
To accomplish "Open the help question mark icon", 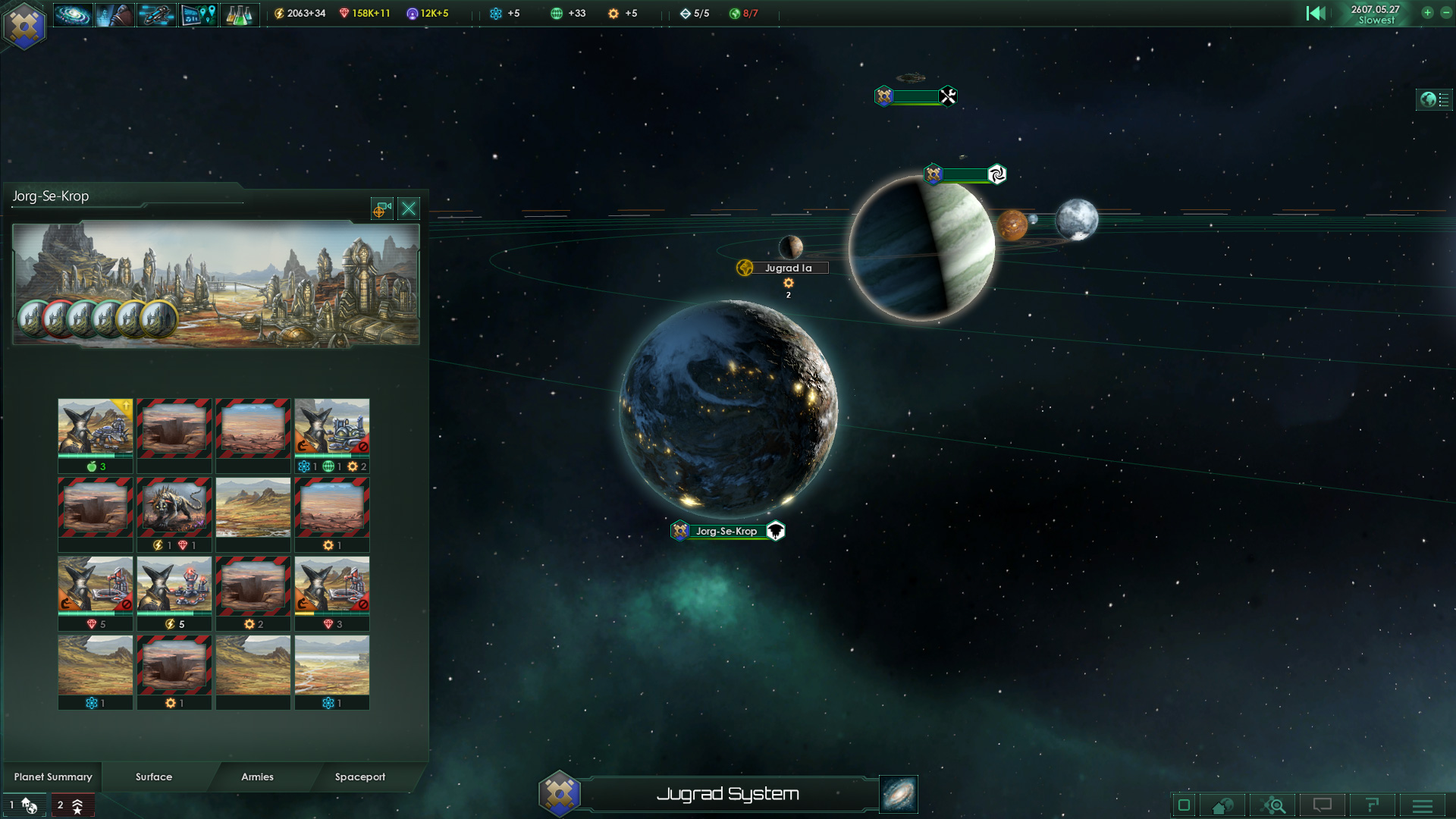I will tap(1373, 805).
